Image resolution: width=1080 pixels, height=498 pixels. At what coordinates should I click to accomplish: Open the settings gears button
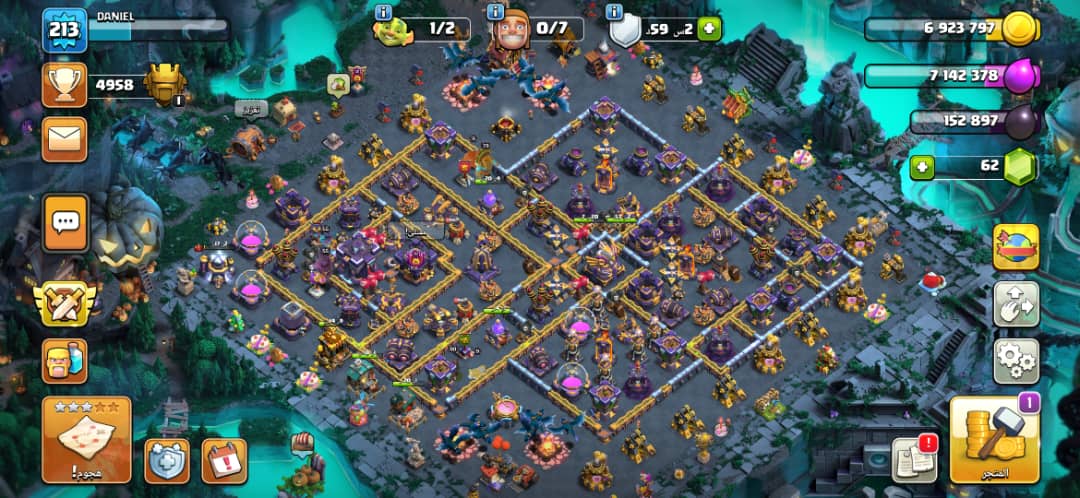tap(1015, 361)
